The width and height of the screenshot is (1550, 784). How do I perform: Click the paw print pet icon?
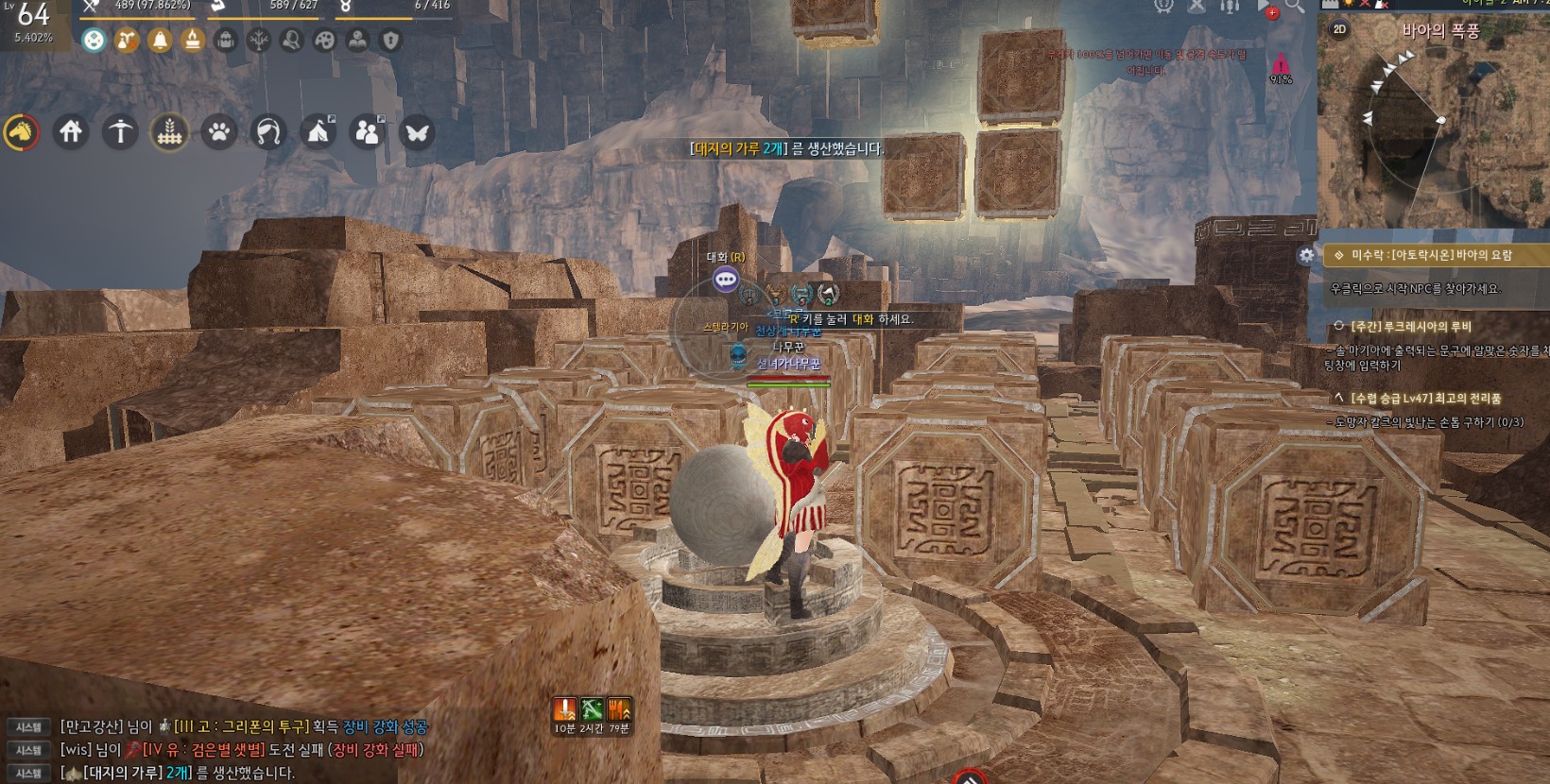click(219, 132)
